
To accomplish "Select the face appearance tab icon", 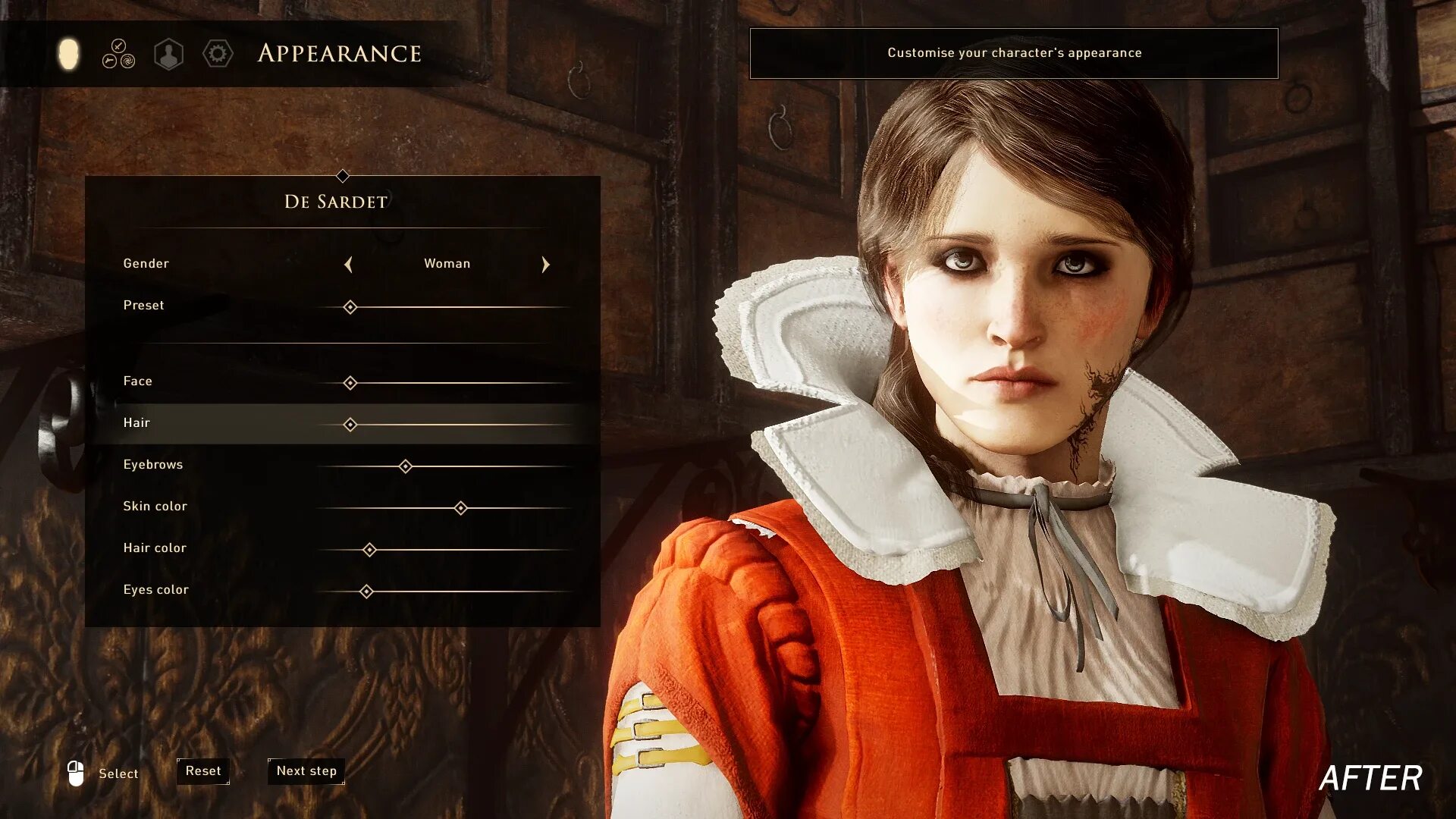I will (x=68, y=54).
